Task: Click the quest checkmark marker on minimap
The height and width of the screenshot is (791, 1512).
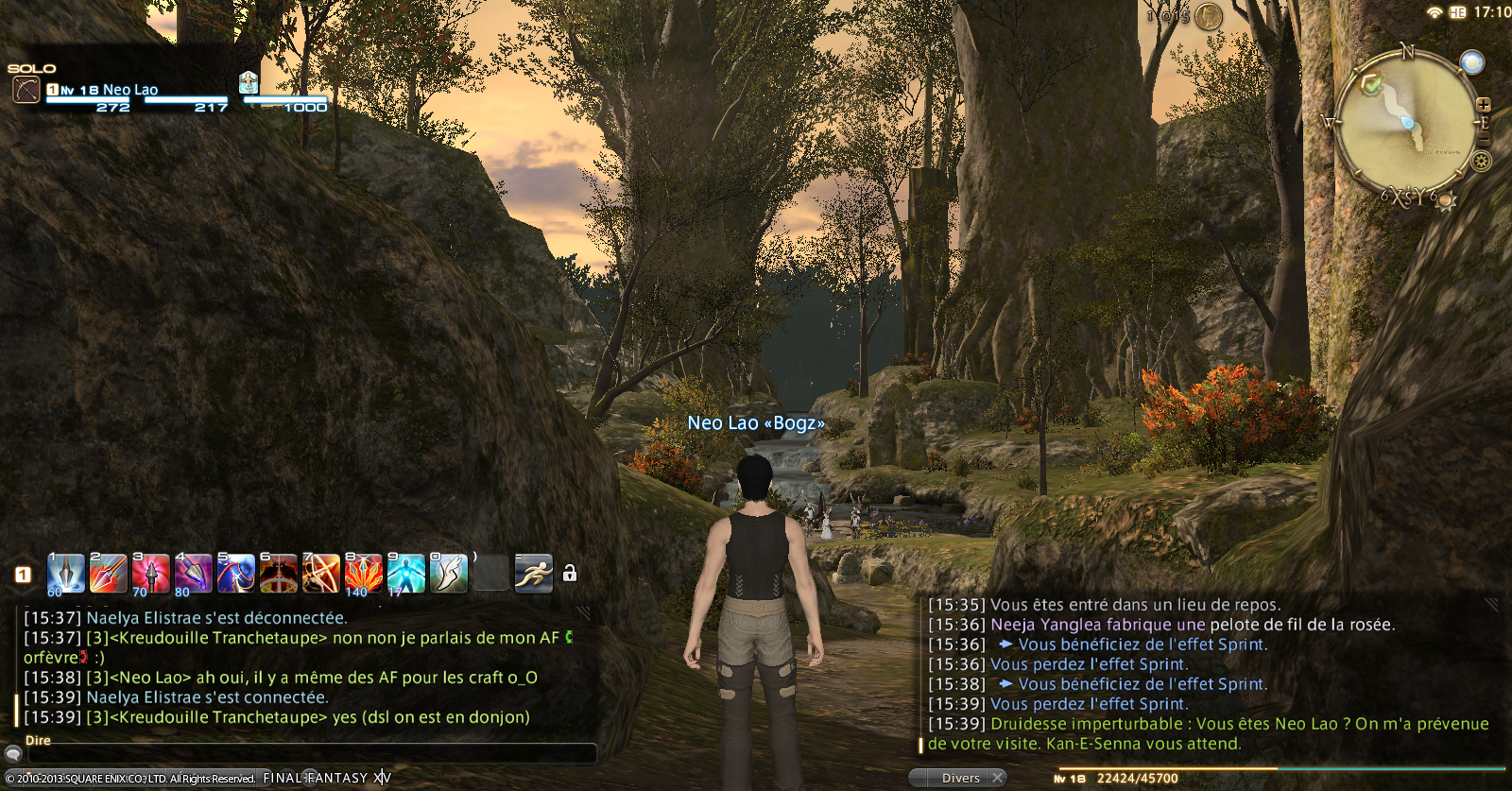Action: coord(1371,84)
